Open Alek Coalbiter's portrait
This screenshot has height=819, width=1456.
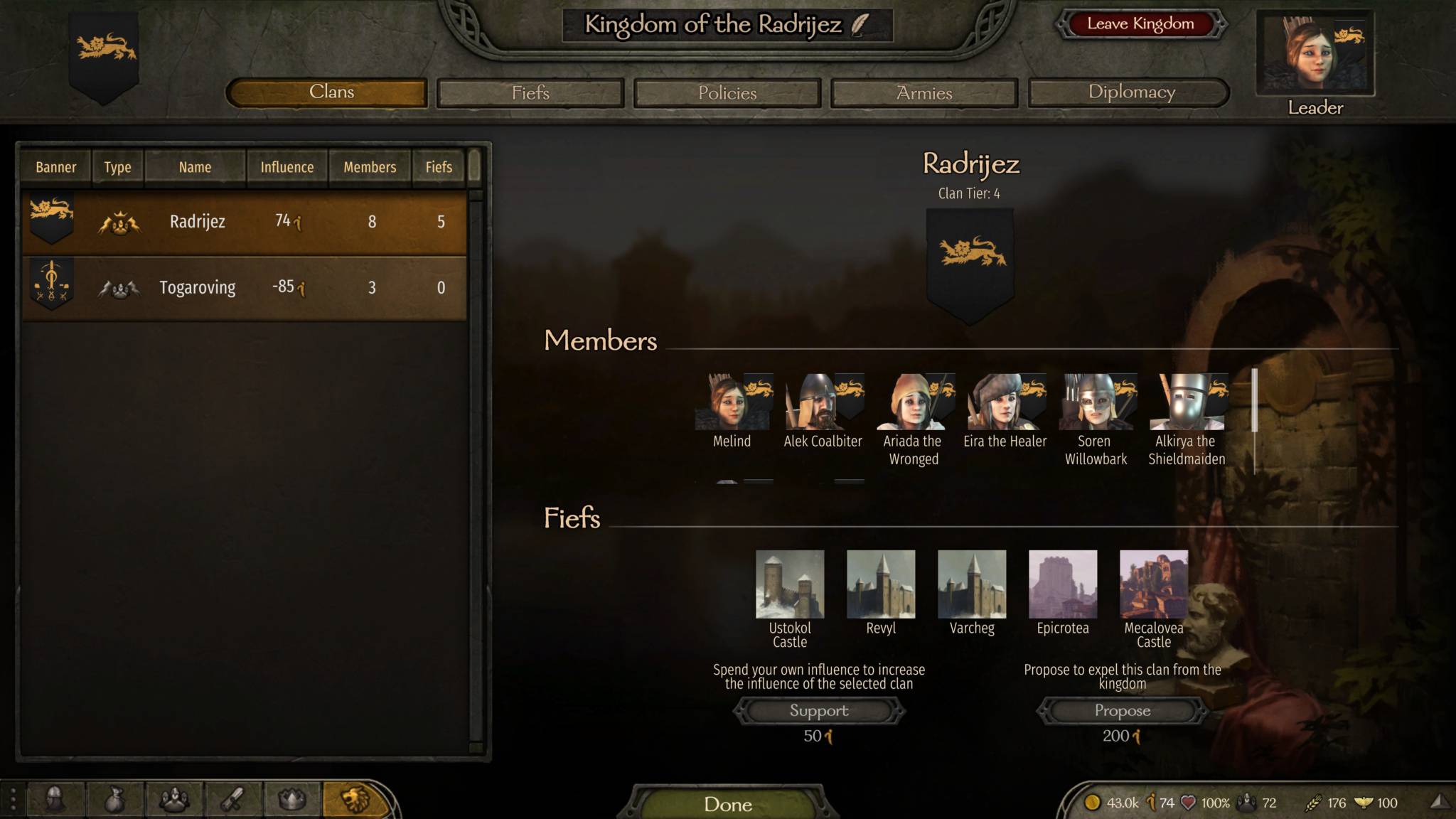pos(823,403)
